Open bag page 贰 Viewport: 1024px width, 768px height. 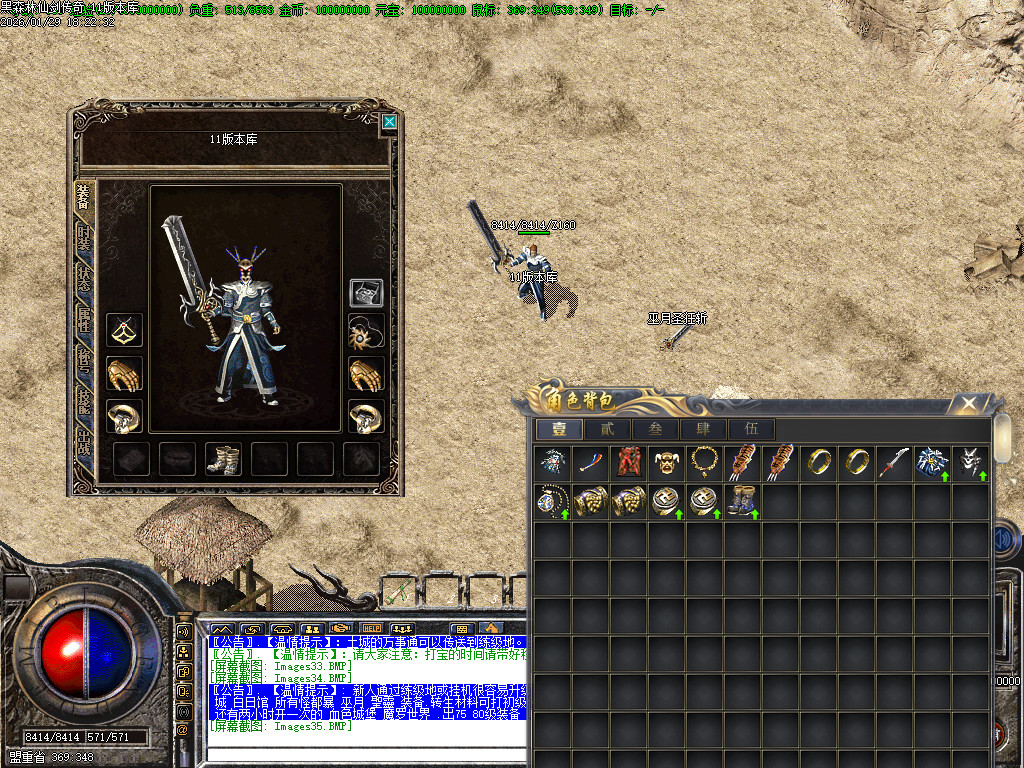pyautogui.click(x=607, y=429)
